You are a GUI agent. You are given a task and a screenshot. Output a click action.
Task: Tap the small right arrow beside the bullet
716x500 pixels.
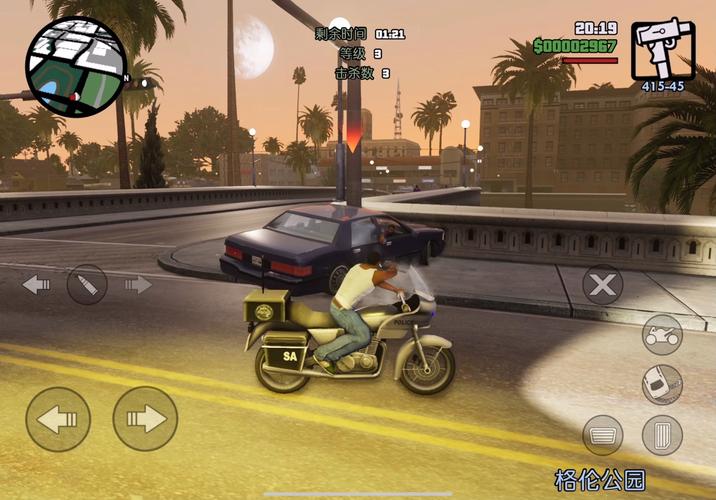click(138, 285)
